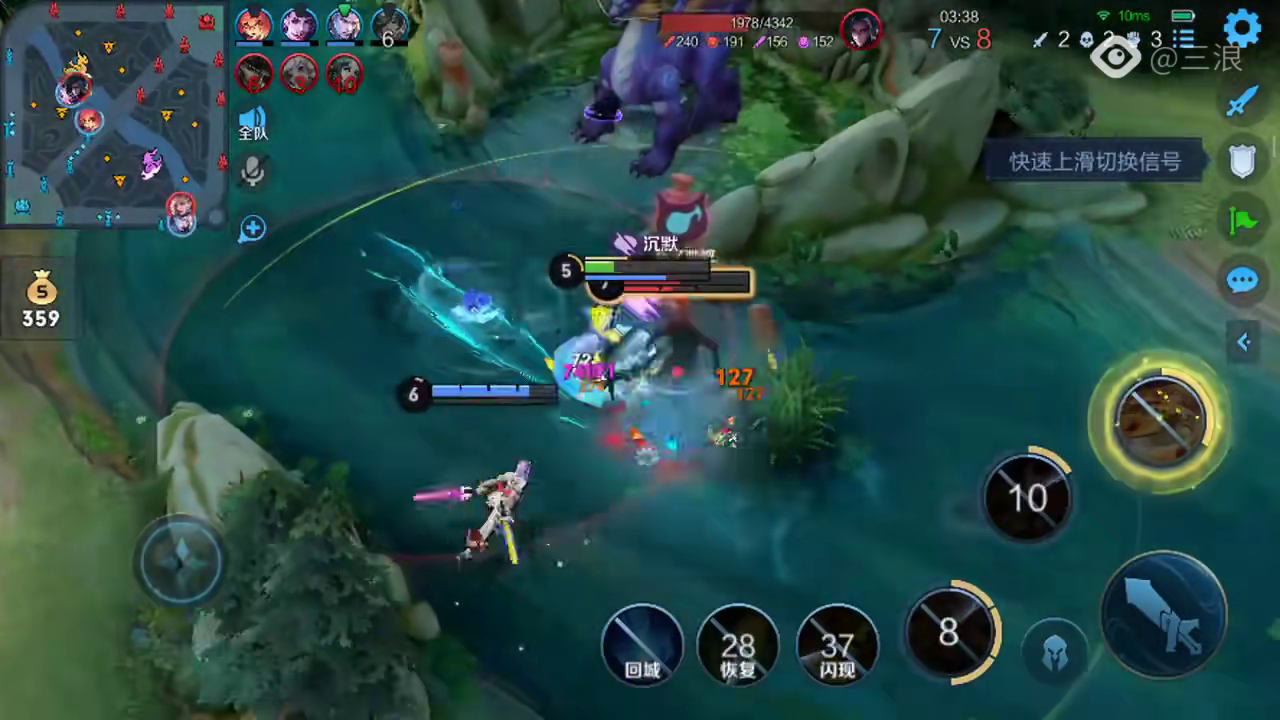Send the green flag gather signal
This screenshot has width=1280, height=720.
pos(1242,220)
